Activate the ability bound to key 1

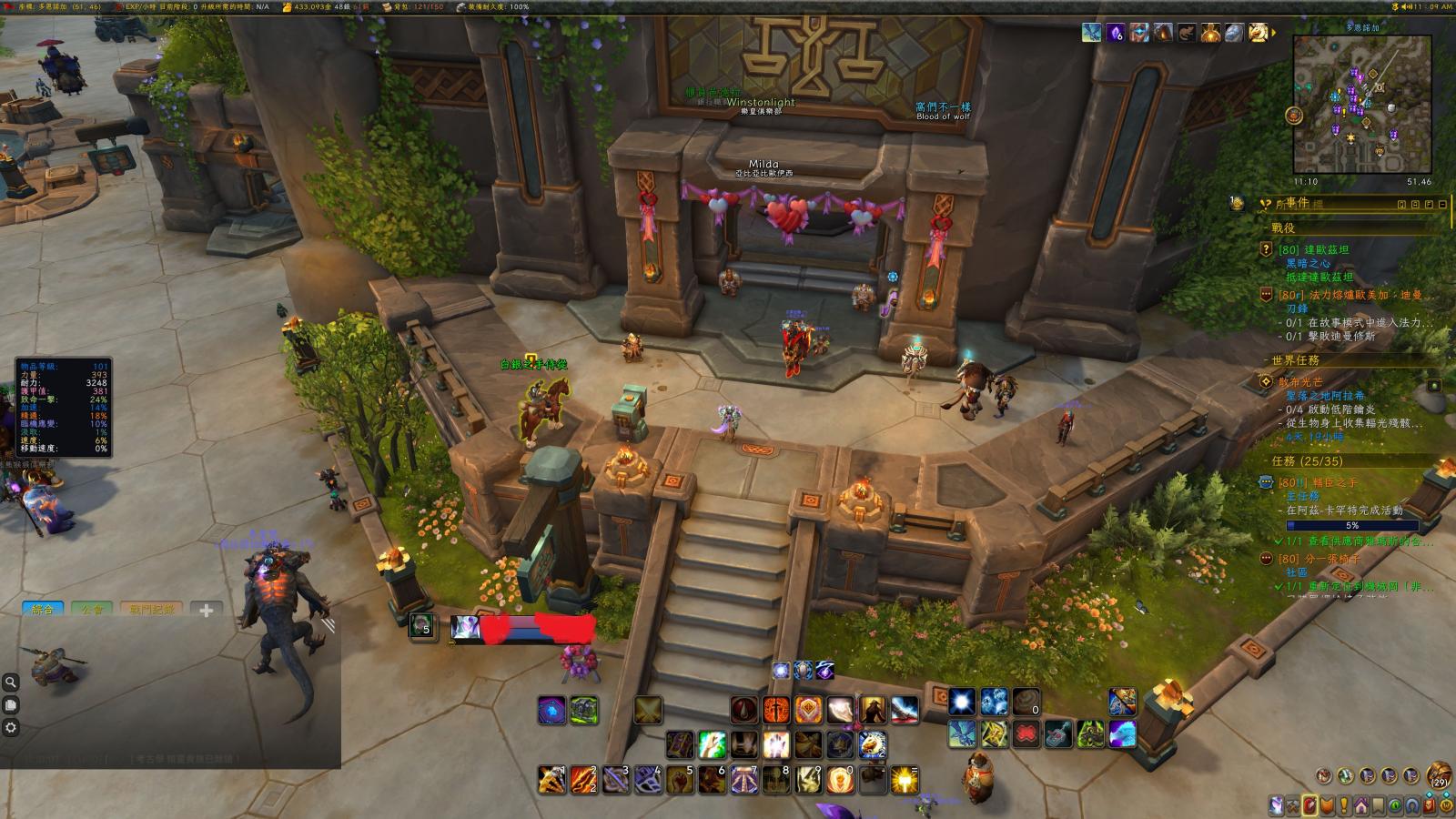[551, 780]
